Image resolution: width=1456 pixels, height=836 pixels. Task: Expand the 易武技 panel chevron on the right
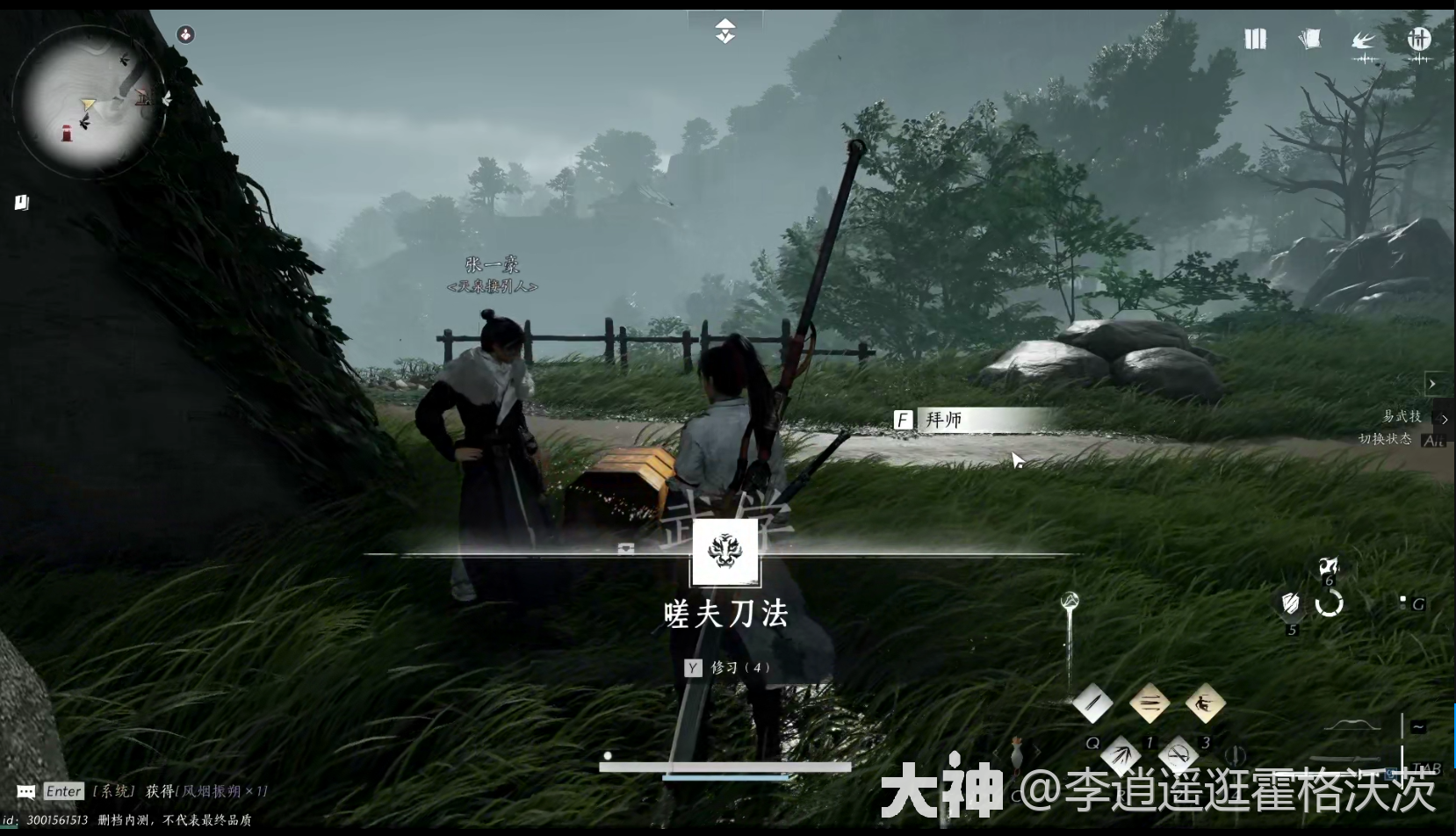(1445, 420)
